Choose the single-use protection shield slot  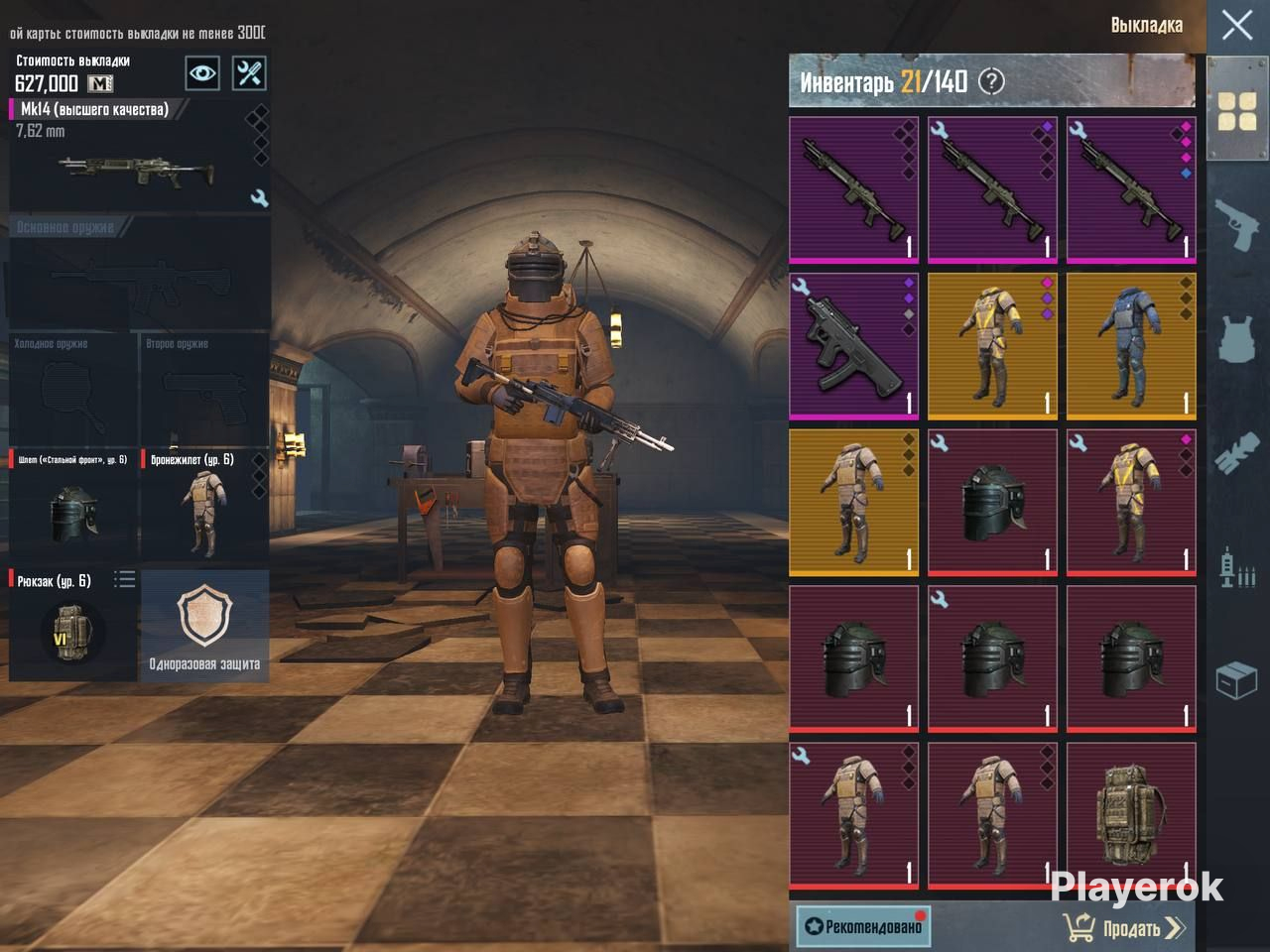pos(204,625)
